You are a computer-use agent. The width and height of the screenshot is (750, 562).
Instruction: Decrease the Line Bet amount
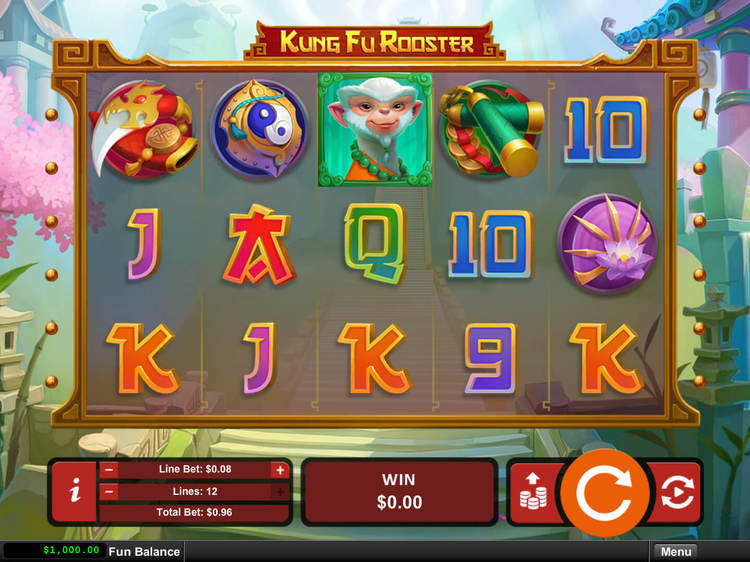coord(109,470)
